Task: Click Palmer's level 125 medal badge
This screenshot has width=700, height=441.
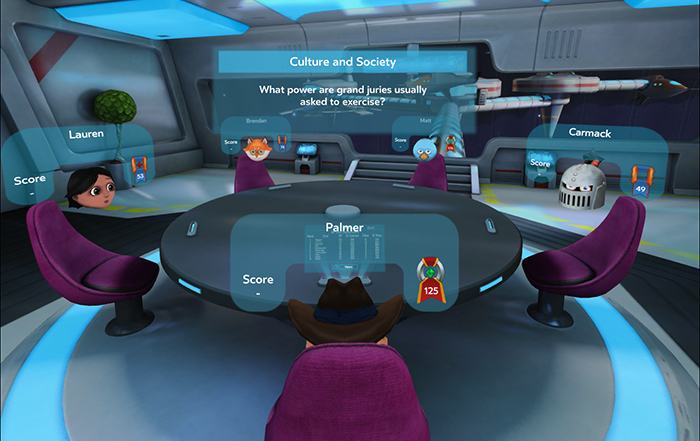Action: pos(431,281)
